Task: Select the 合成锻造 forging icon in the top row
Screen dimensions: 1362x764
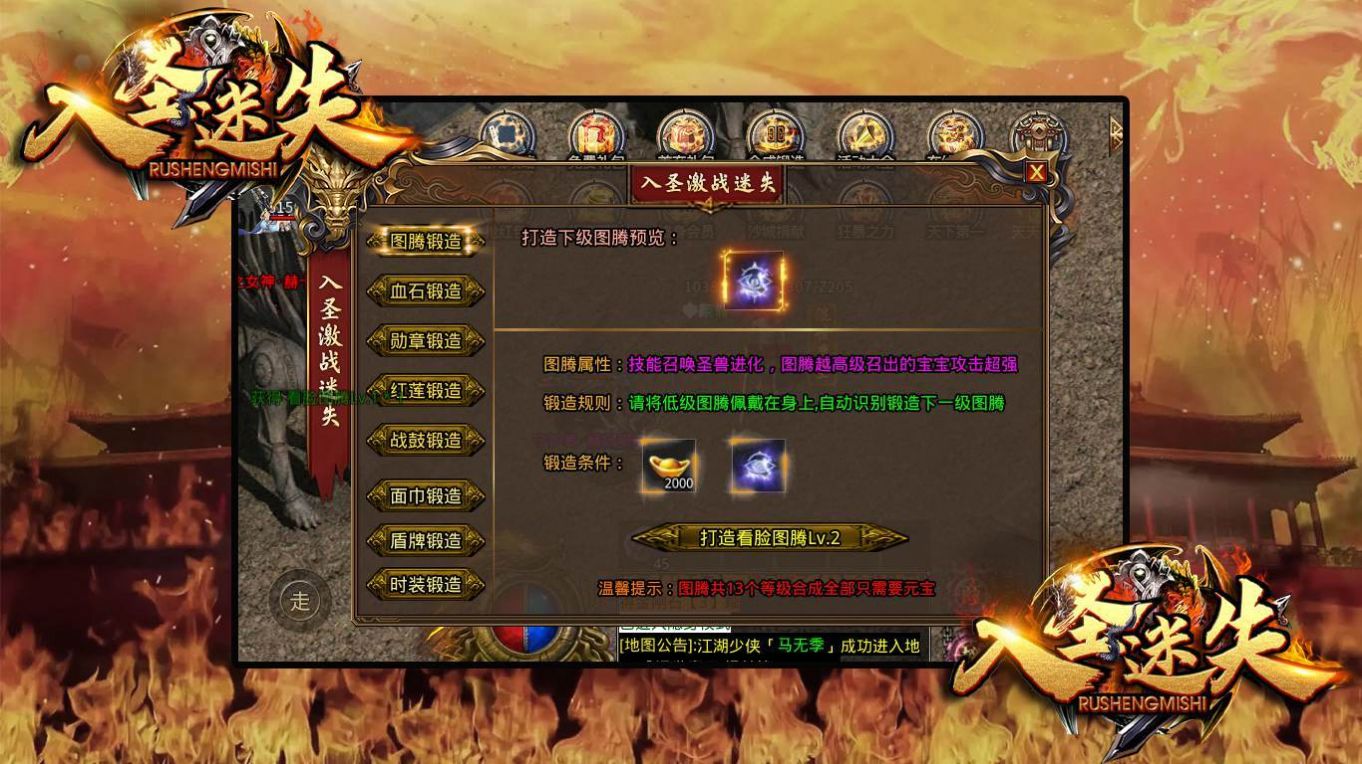Action: click(x=775, y=130)
